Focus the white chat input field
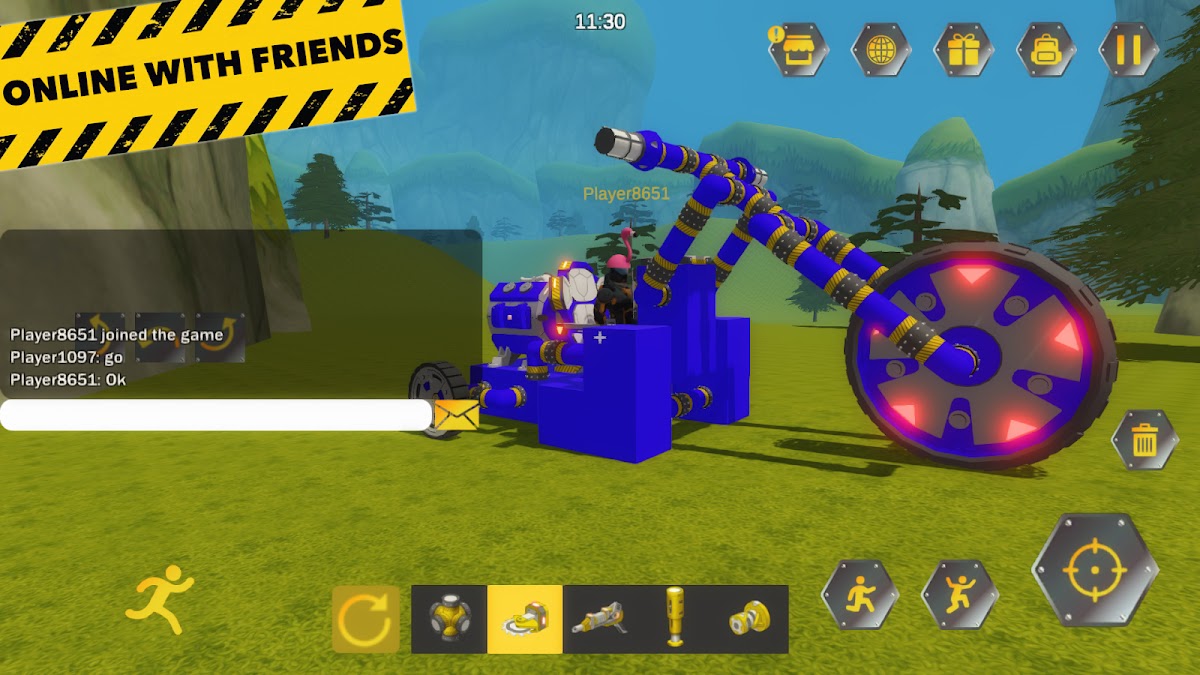The image size is (1200, 675). pos(215,415)
